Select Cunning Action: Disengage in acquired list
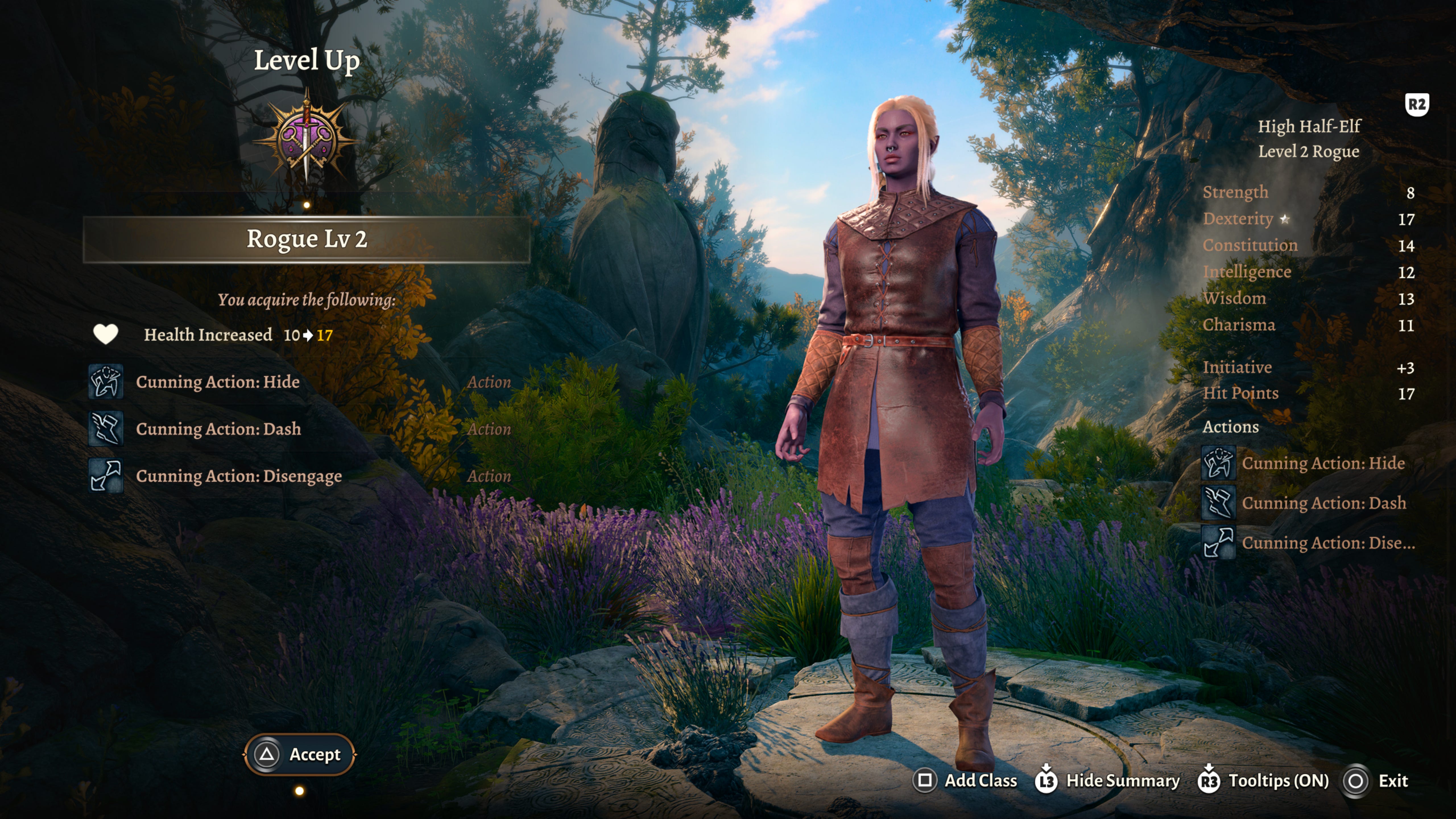 [x=239, y=476]
